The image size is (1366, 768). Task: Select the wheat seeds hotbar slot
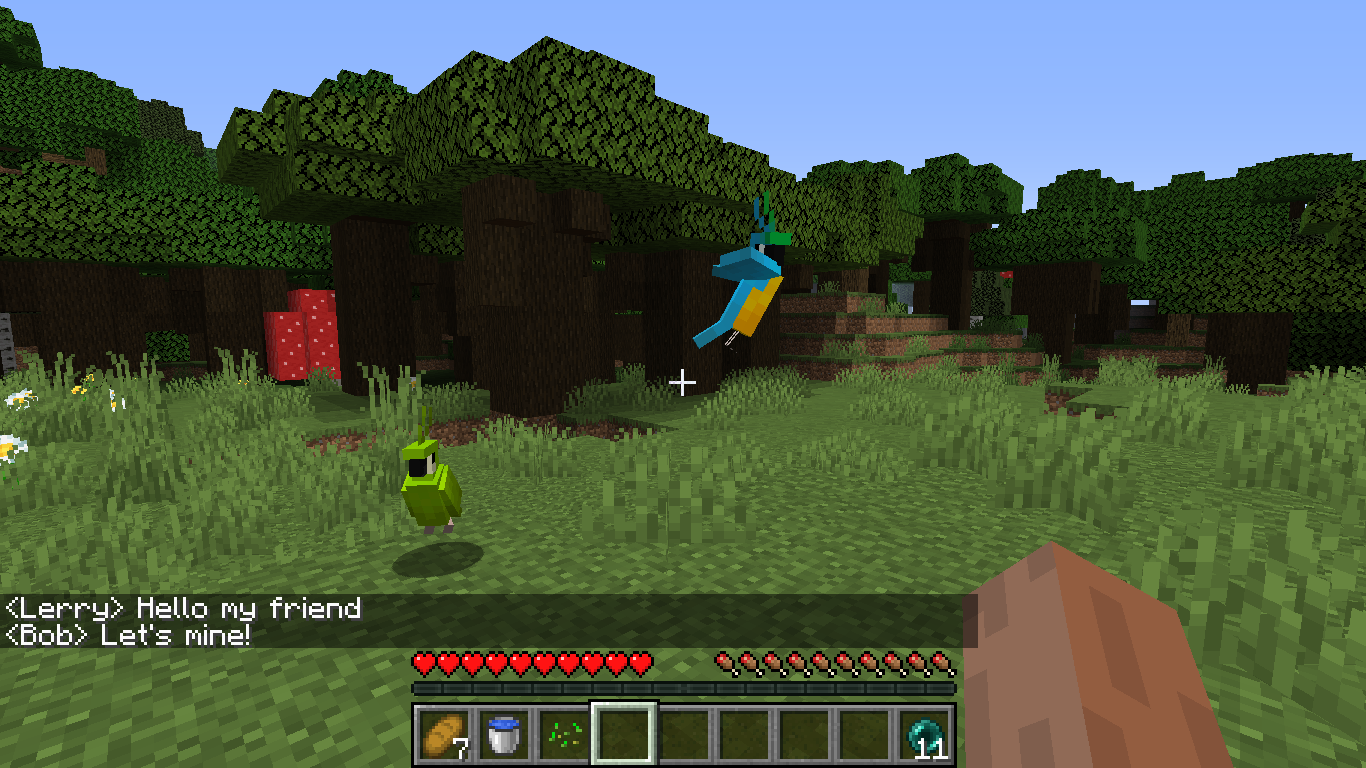565,734
